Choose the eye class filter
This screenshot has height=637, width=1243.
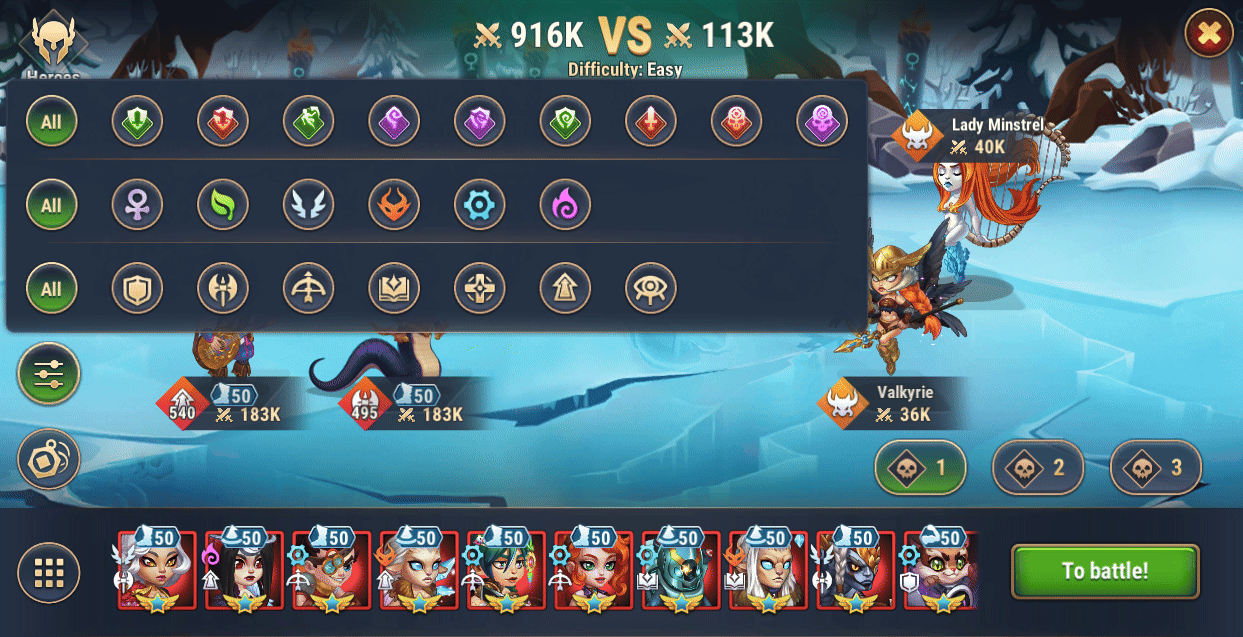(x=651, y=289)
